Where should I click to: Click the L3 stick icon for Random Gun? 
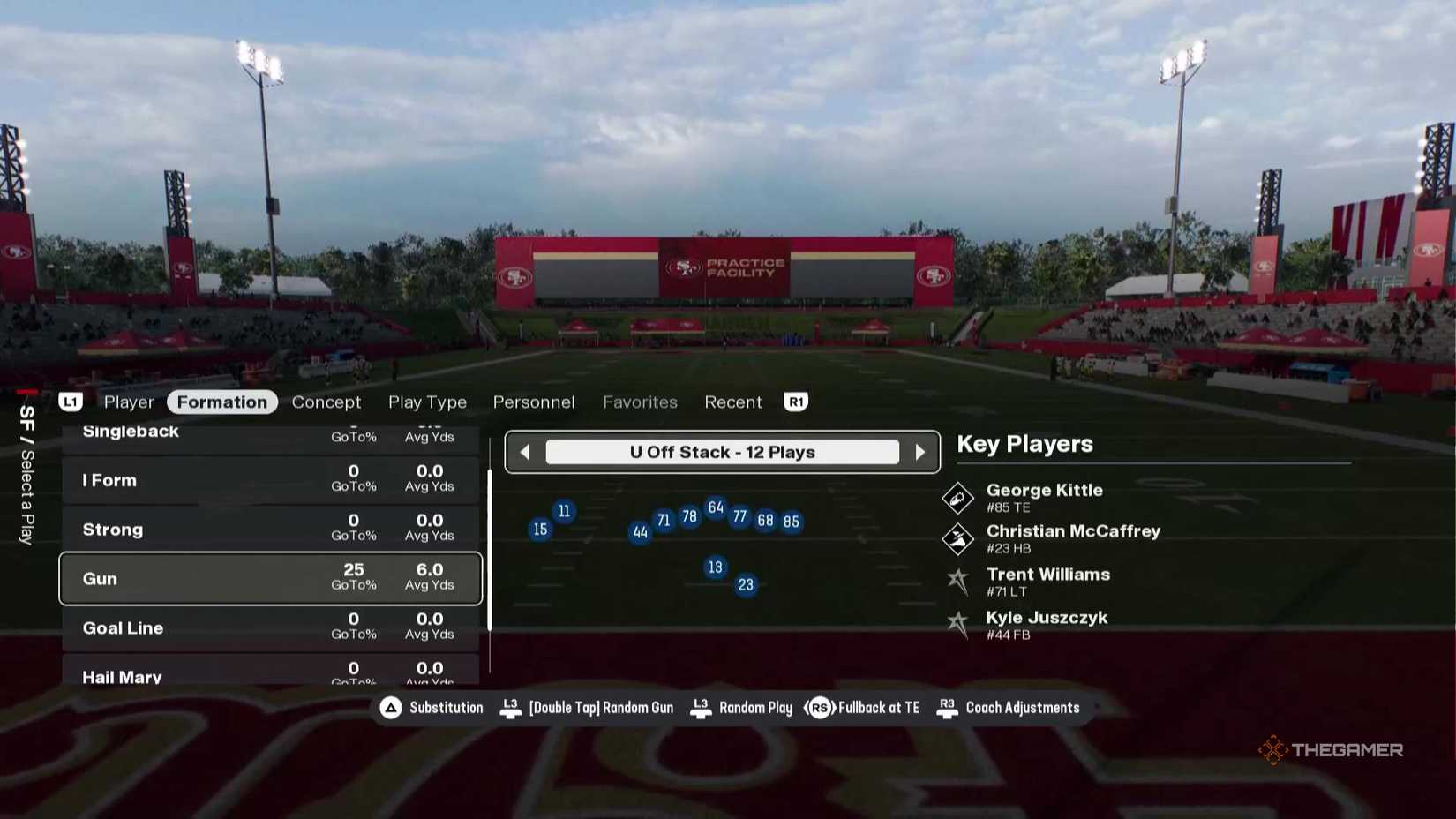[509, 707]
